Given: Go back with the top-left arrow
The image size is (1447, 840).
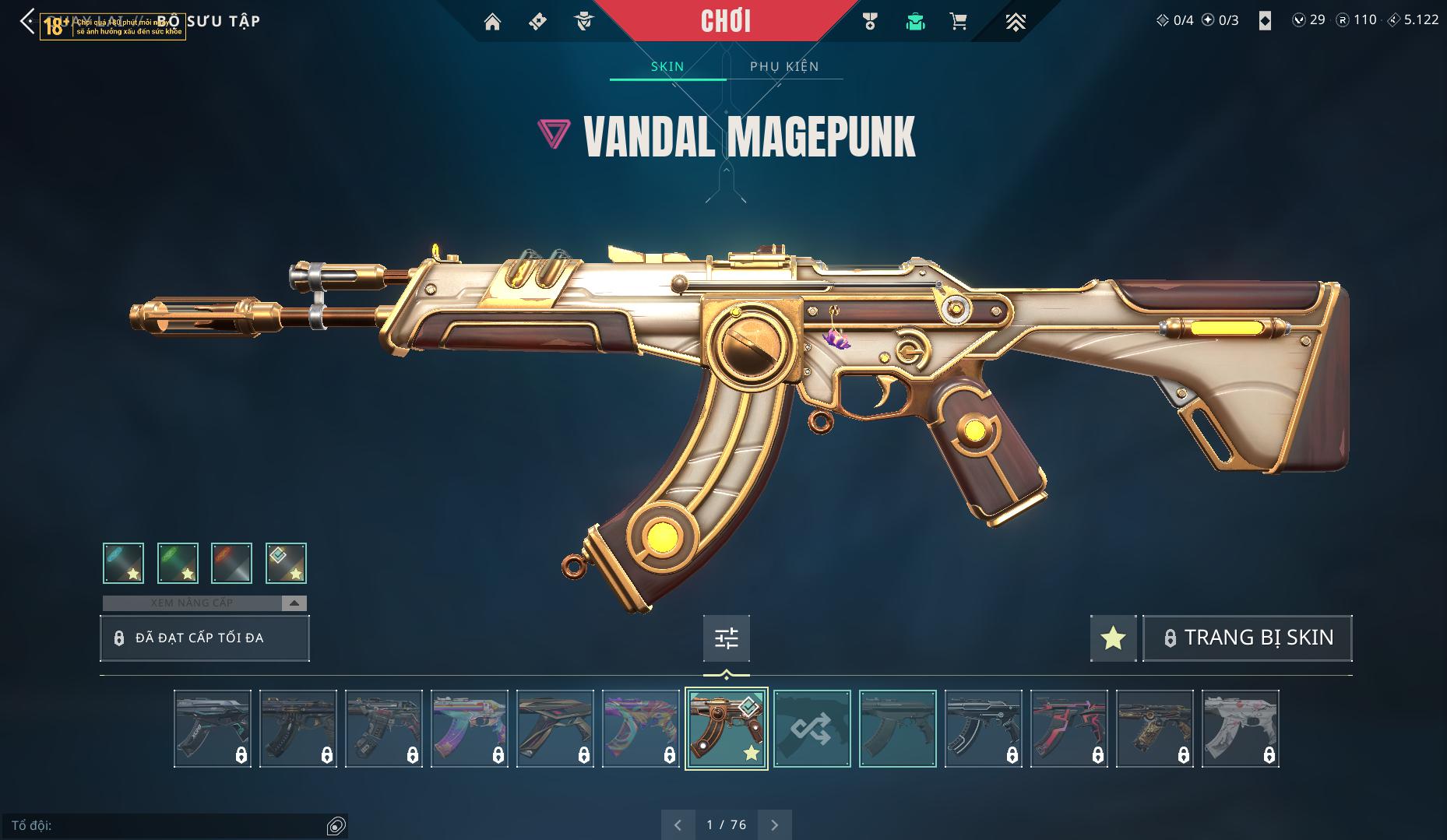Looking at the screenshot, I should click(x=27, y=21).
